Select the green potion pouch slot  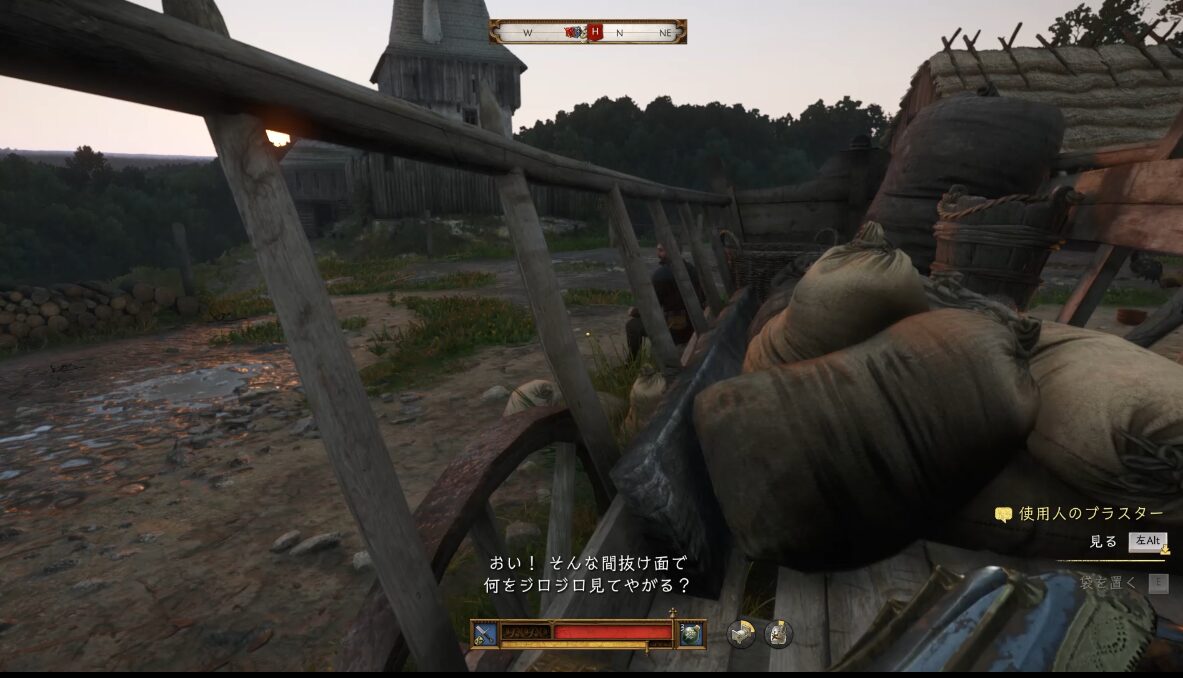pos(691,633)
